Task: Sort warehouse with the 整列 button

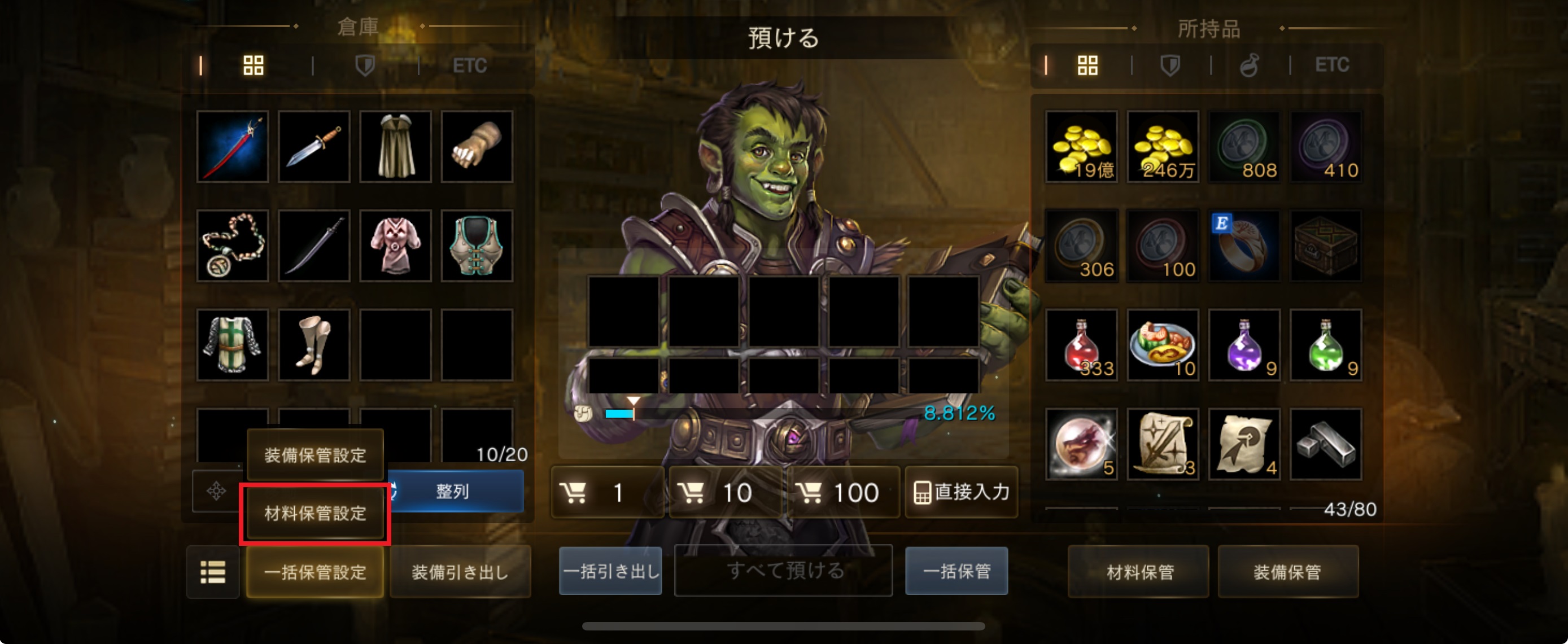Action: click(x=453, y=491)
